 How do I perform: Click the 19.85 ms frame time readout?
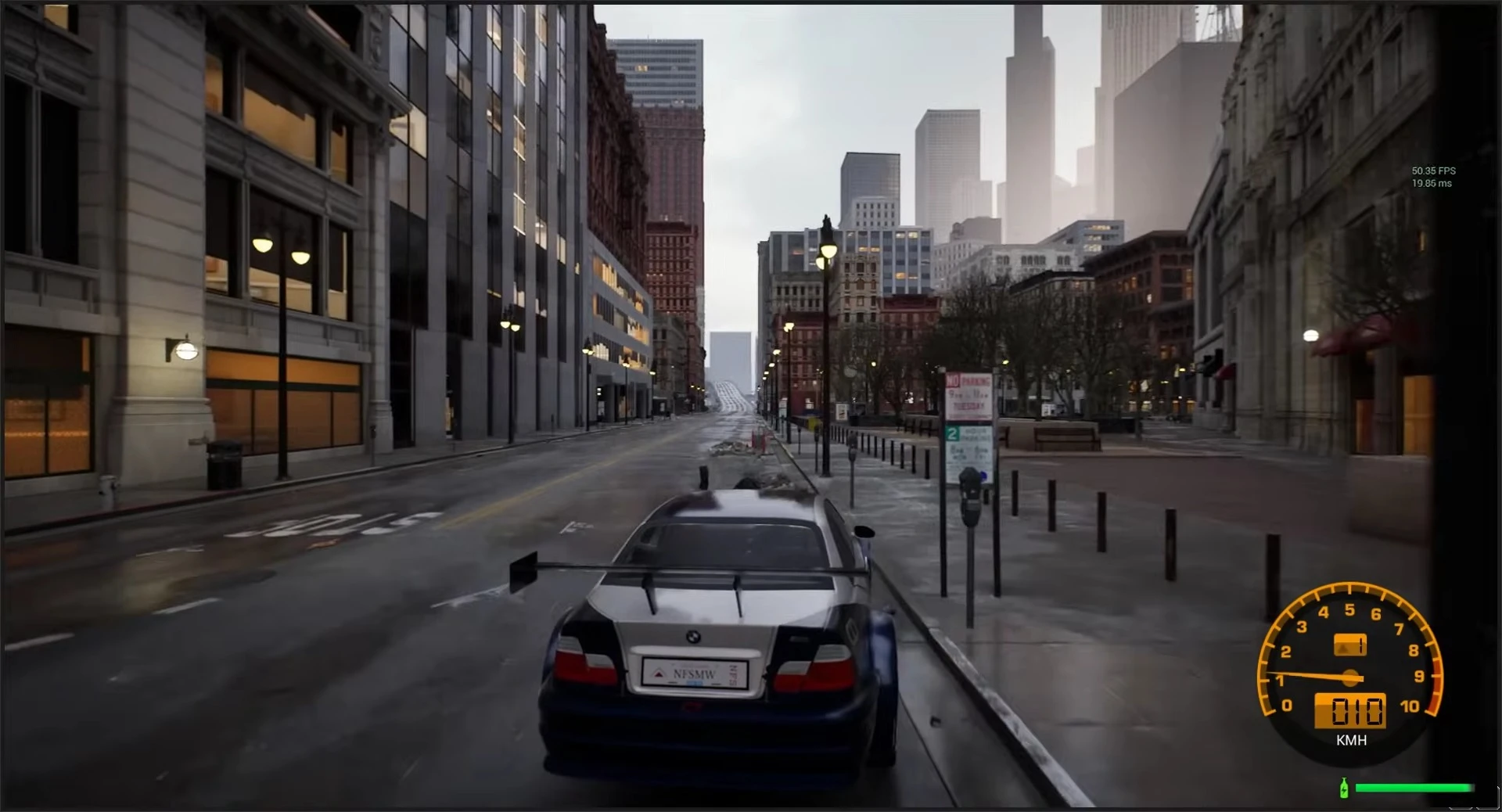[1431, 181]
